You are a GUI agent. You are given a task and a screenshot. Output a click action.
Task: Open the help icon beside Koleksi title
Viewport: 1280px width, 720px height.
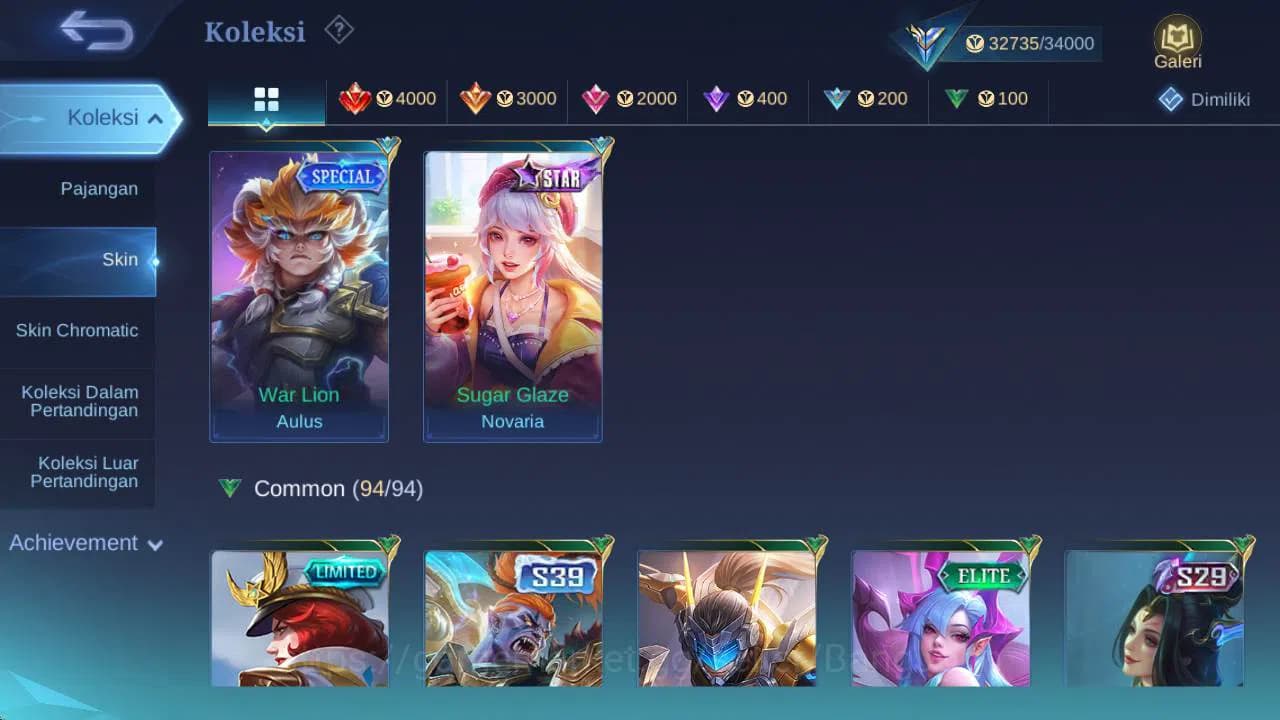point(338,31)
